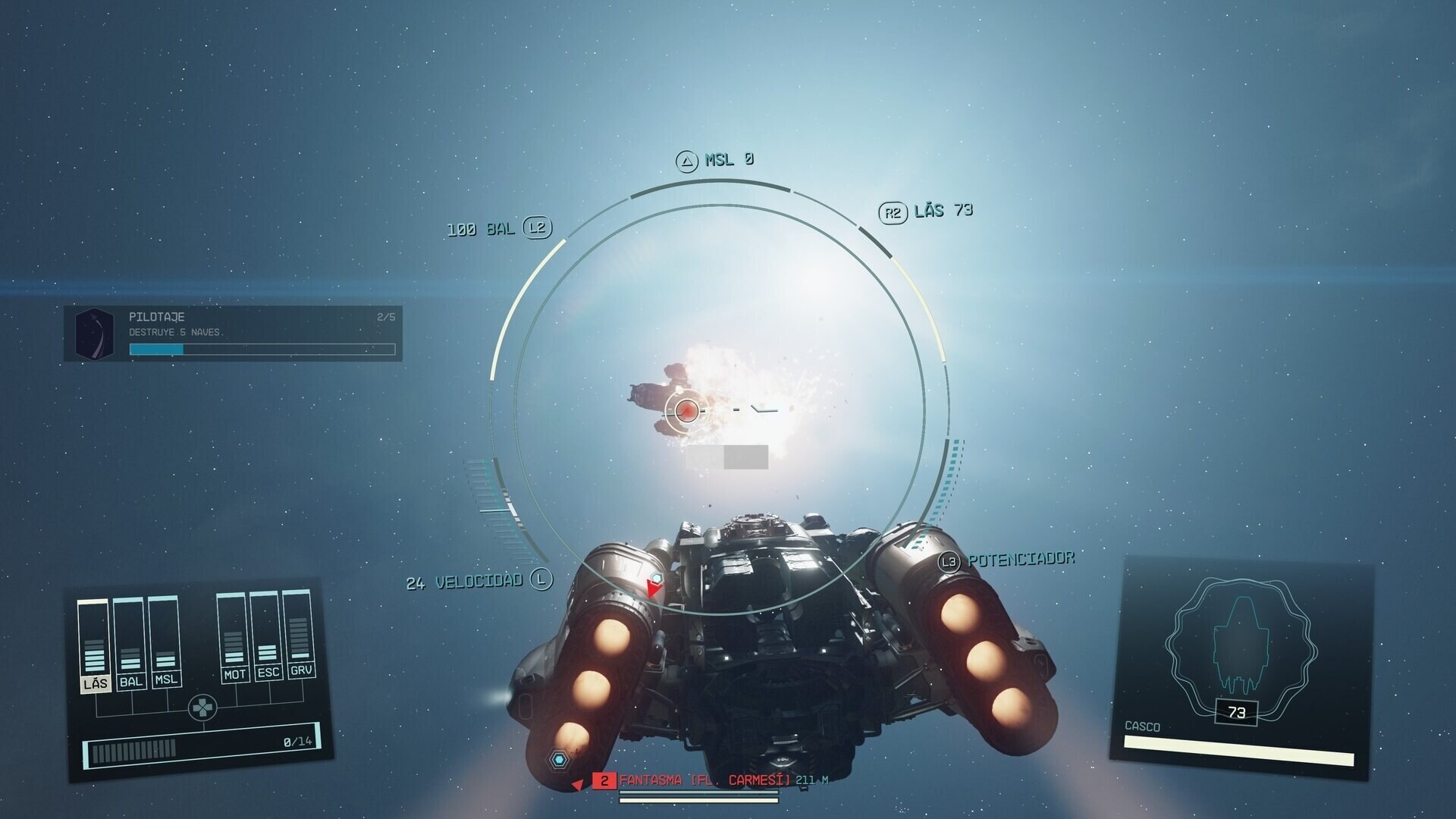Open the Pilotaje challenge tracker
The image size is (1456, 819).
[x=234, y=333]
